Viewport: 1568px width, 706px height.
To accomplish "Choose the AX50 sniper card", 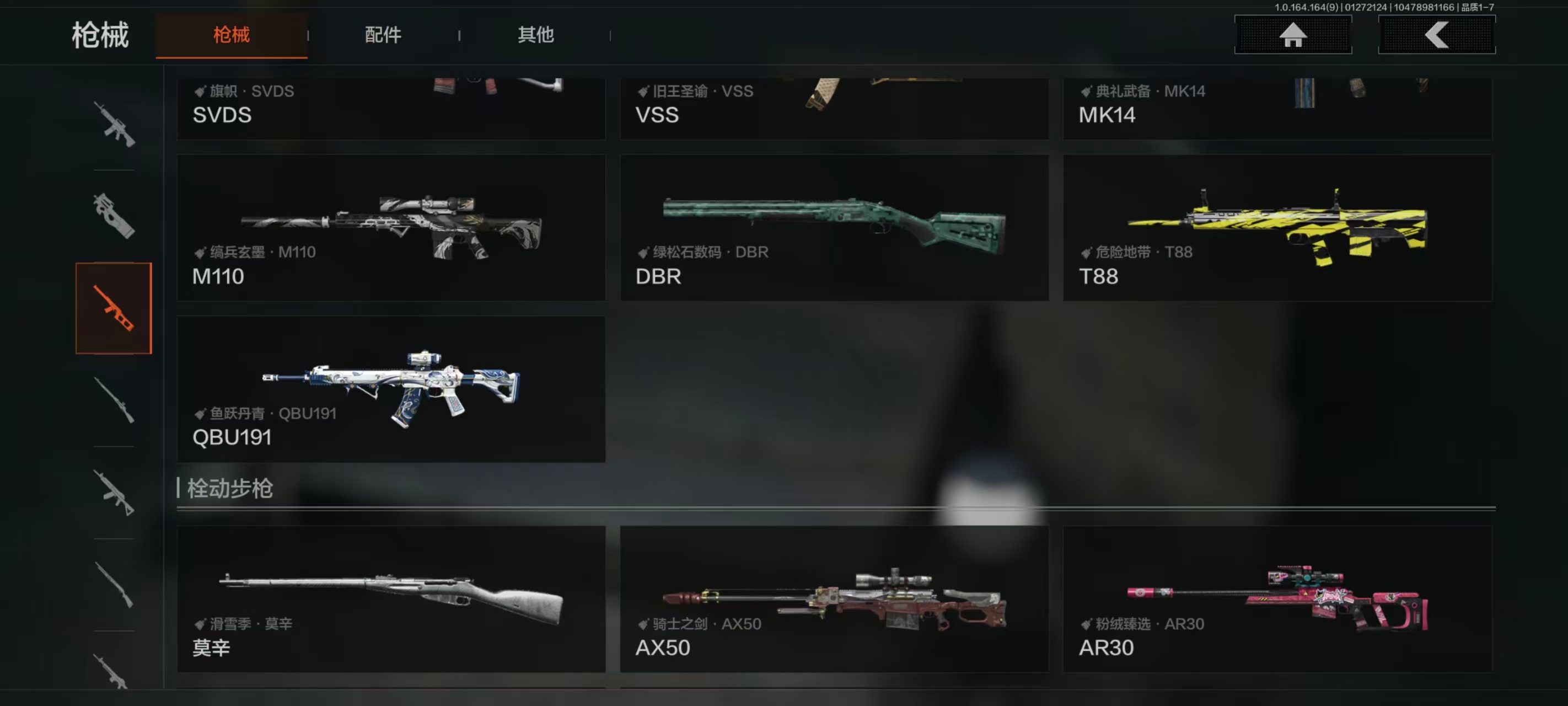I will [834, 599].
